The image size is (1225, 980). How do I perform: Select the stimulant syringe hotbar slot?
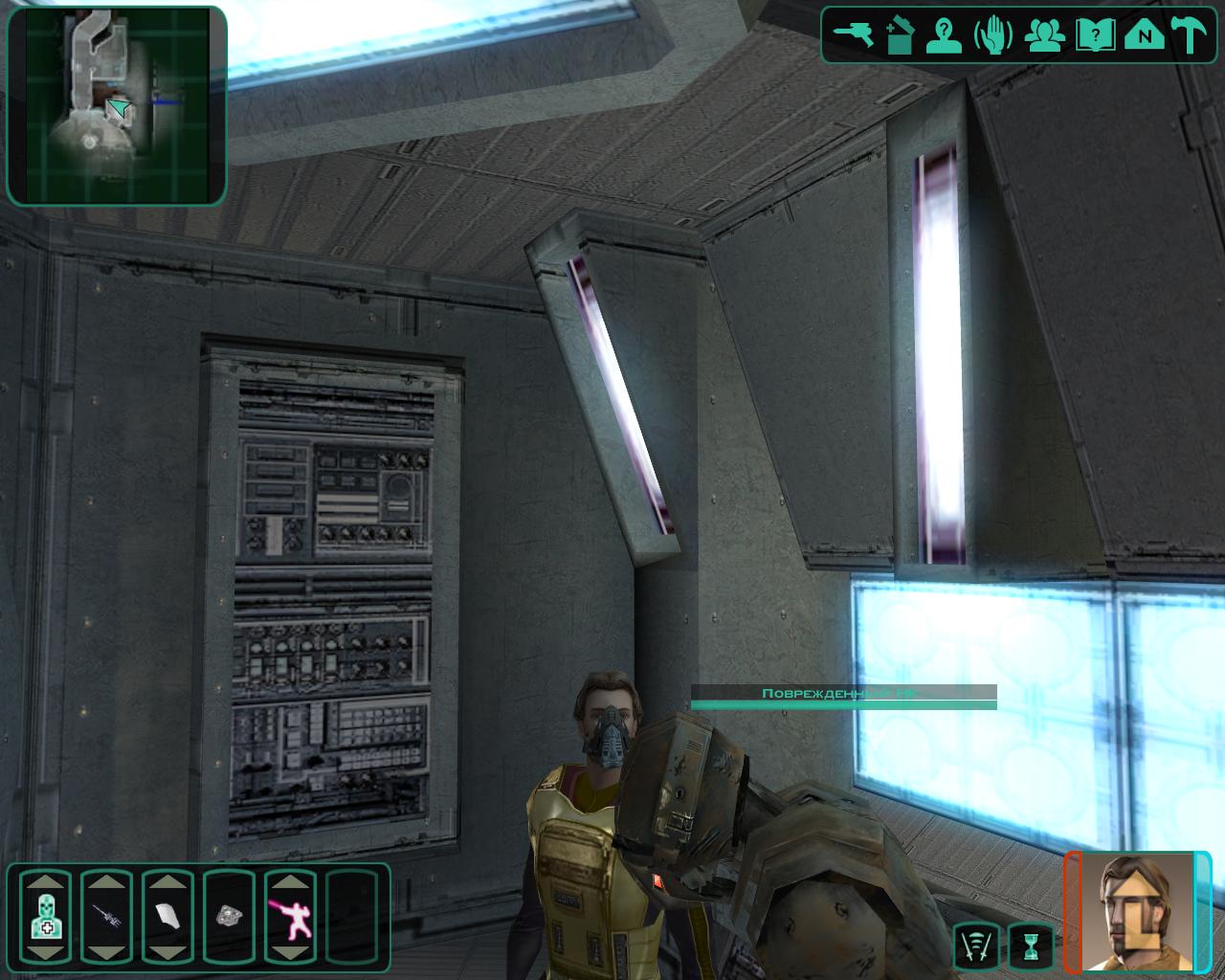[106, 916]
